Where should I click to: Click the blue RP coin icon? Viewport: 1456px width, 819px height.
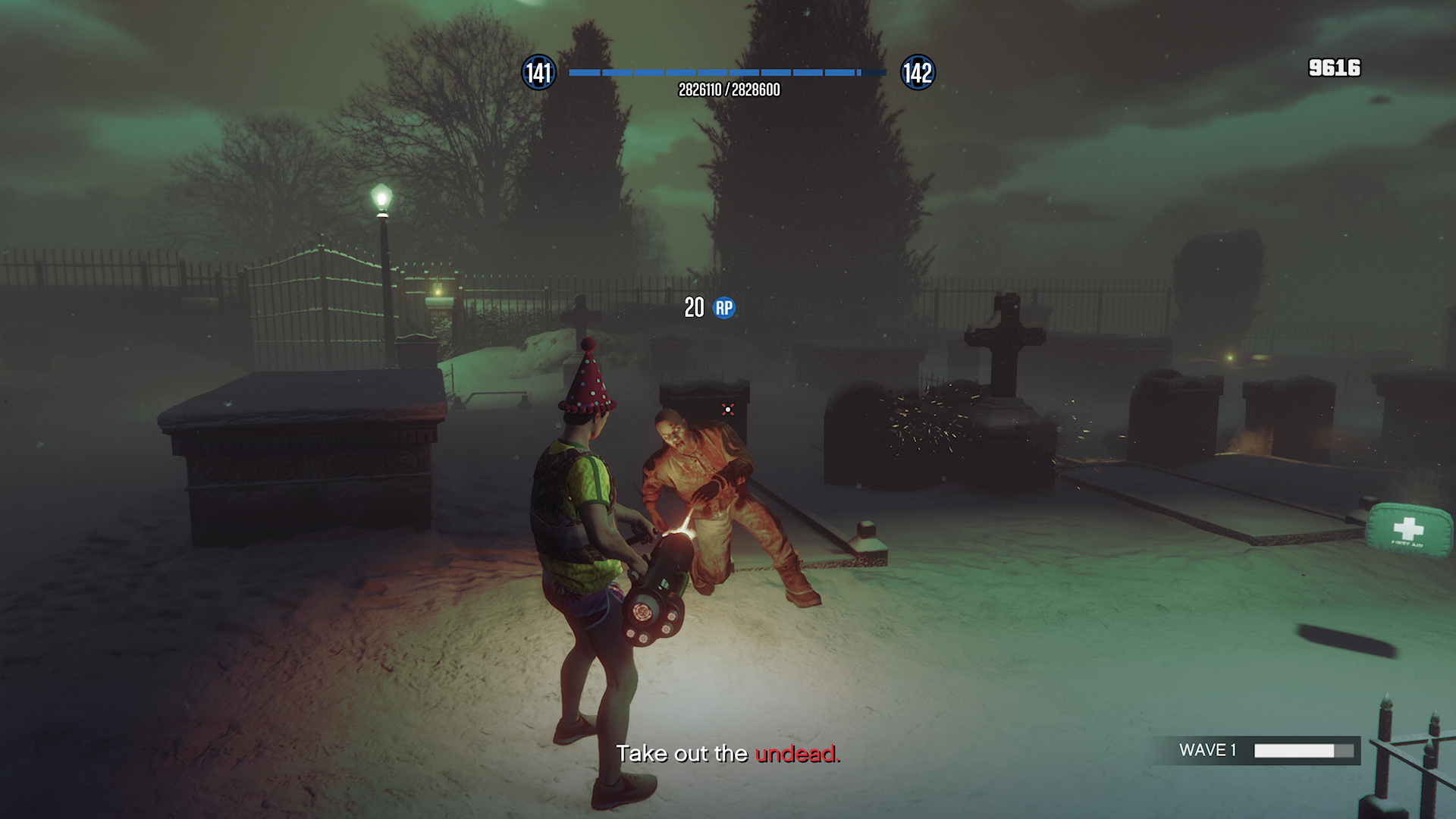[x=723, y=309]
